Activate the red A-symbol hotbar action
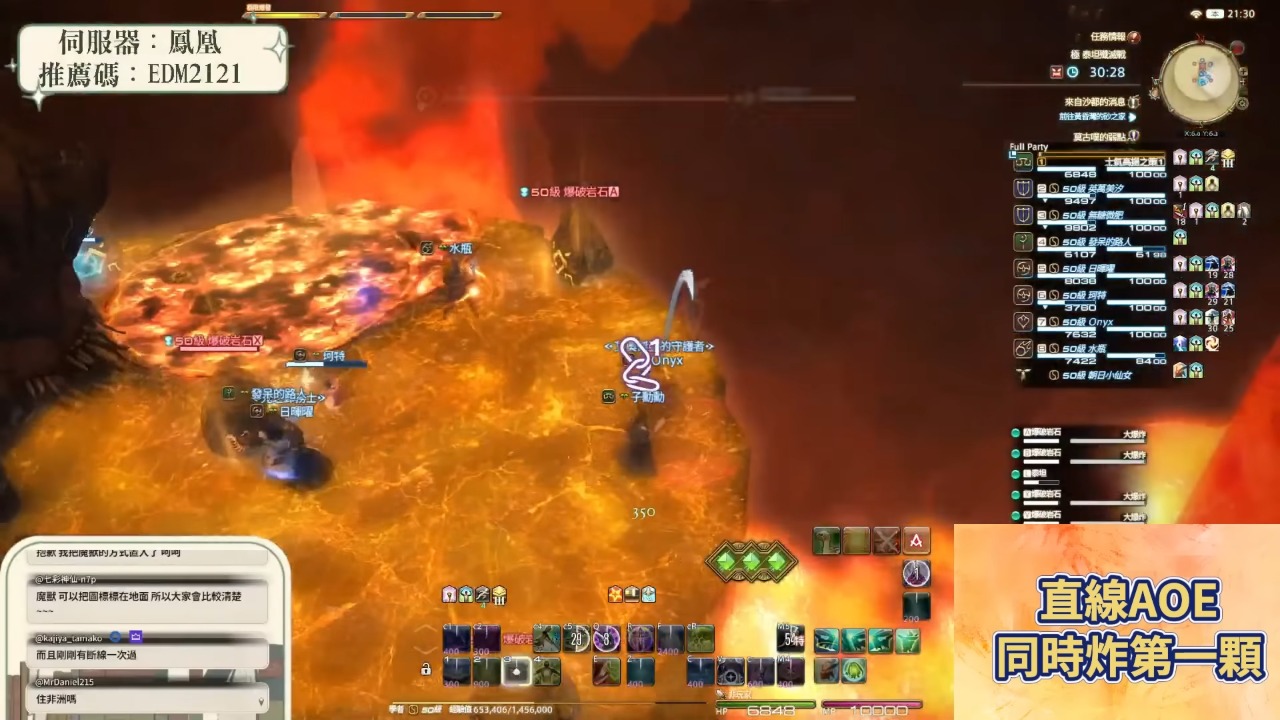This screenshot has width=1280, height=720. coord(916,541)
